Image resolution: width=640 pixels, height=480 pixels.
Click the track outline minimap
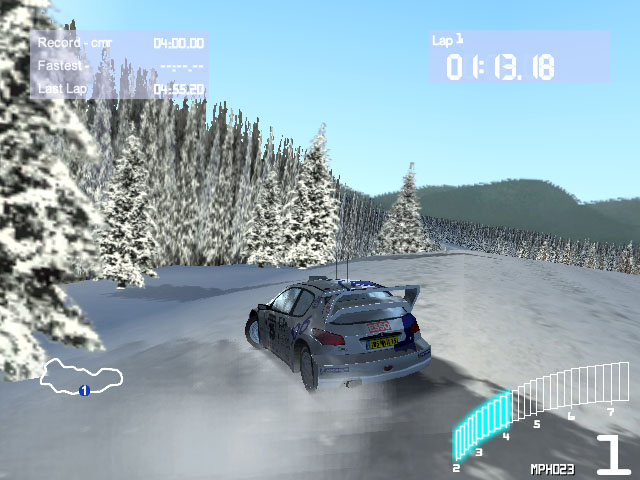tap(82, 374)
